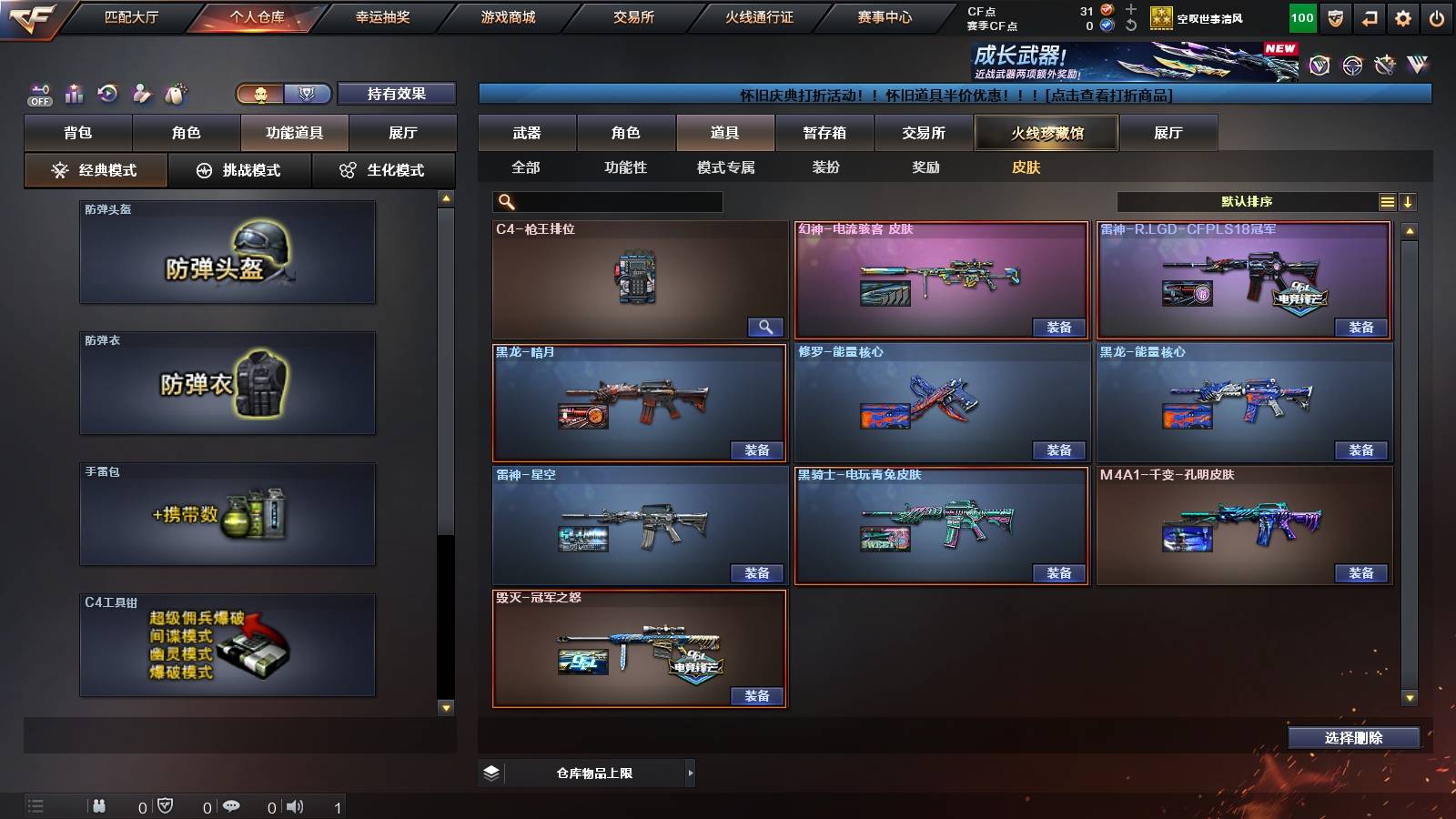
Task: Select the friend-invite person icon
Action: (140, 93)
